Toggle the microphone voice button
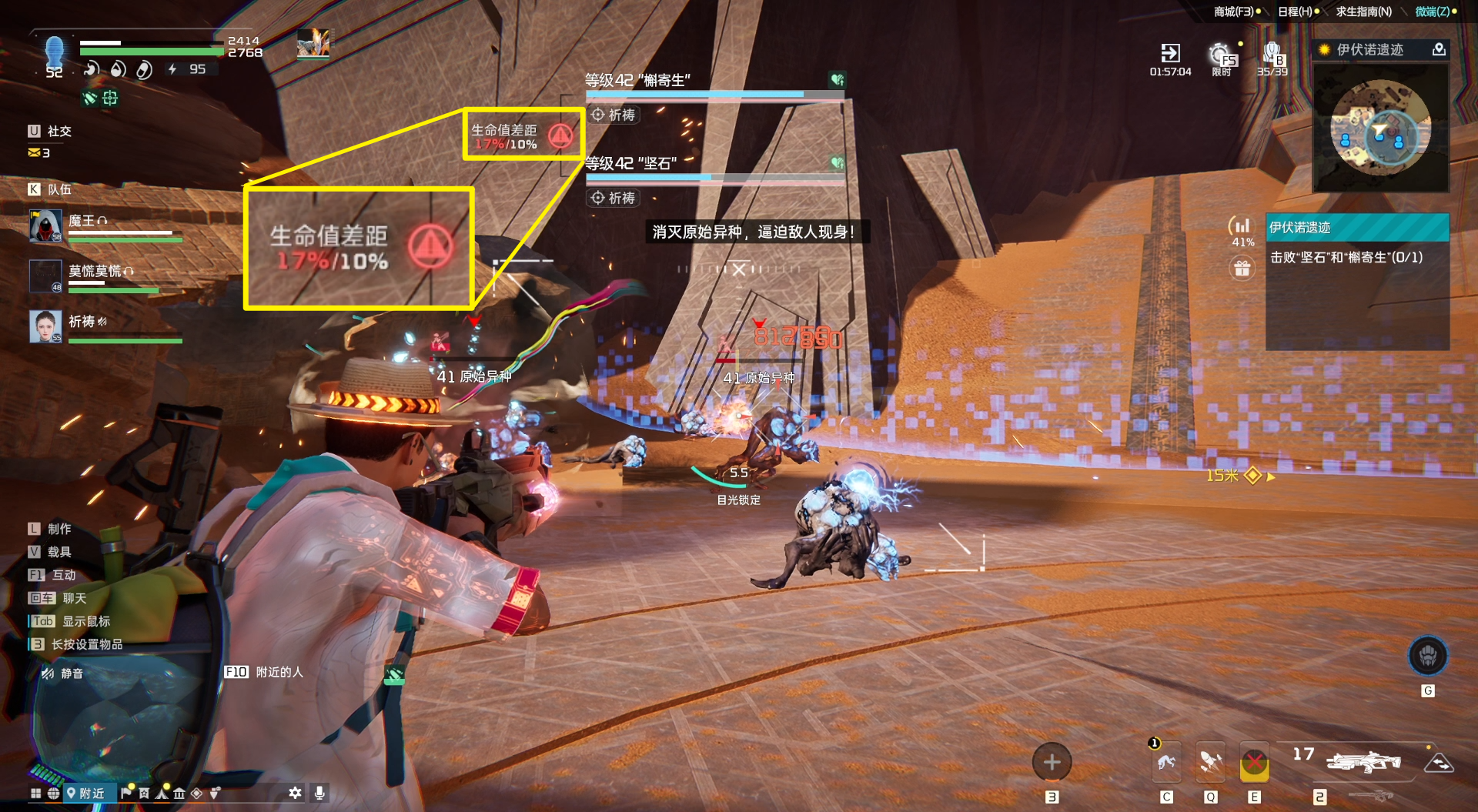Viewport: 1478px width, 812px height. pyautogui.click(x=319, y=793)
